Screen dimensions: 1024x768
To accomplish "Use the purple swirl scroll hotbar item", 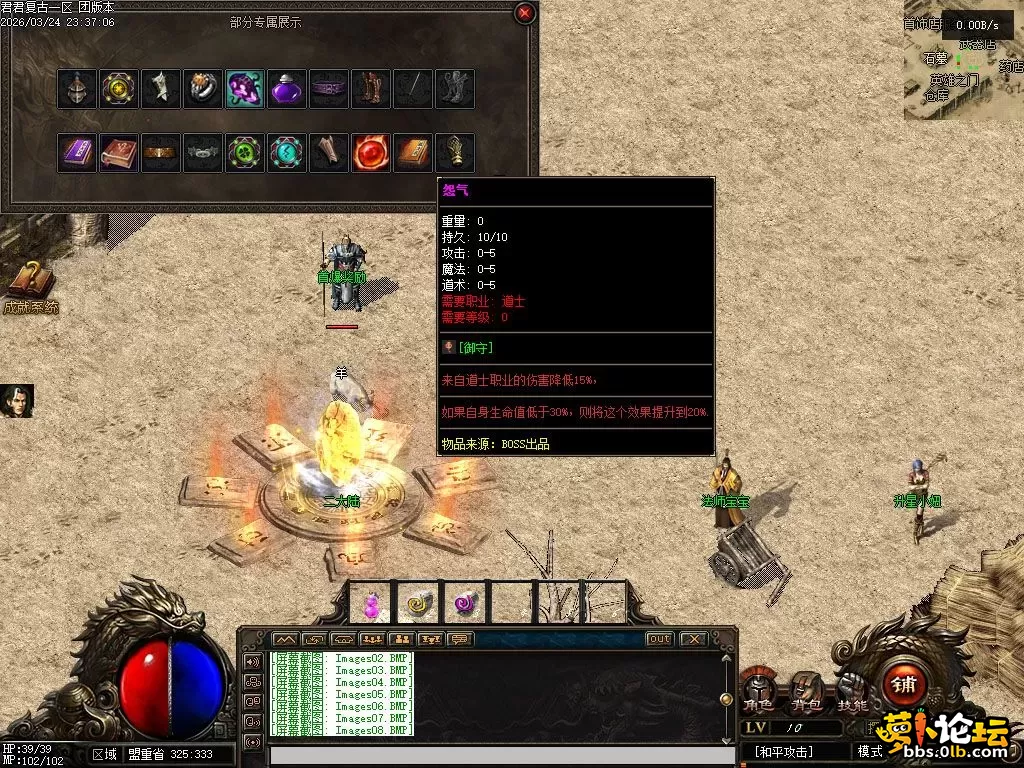I will click(x=465, y=603).
